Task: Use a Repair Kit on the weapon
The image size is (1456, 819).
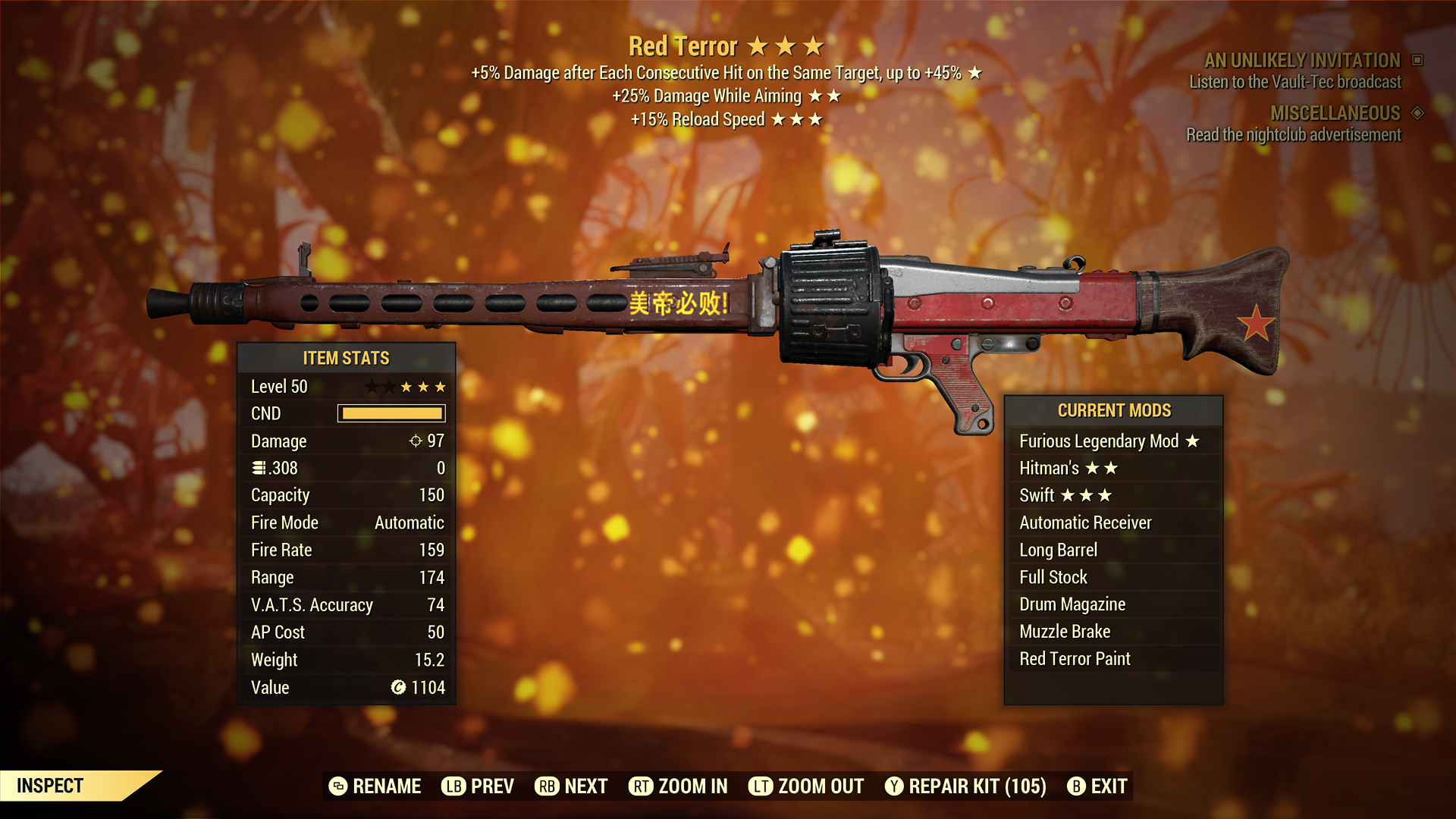Action: point(965,786)
